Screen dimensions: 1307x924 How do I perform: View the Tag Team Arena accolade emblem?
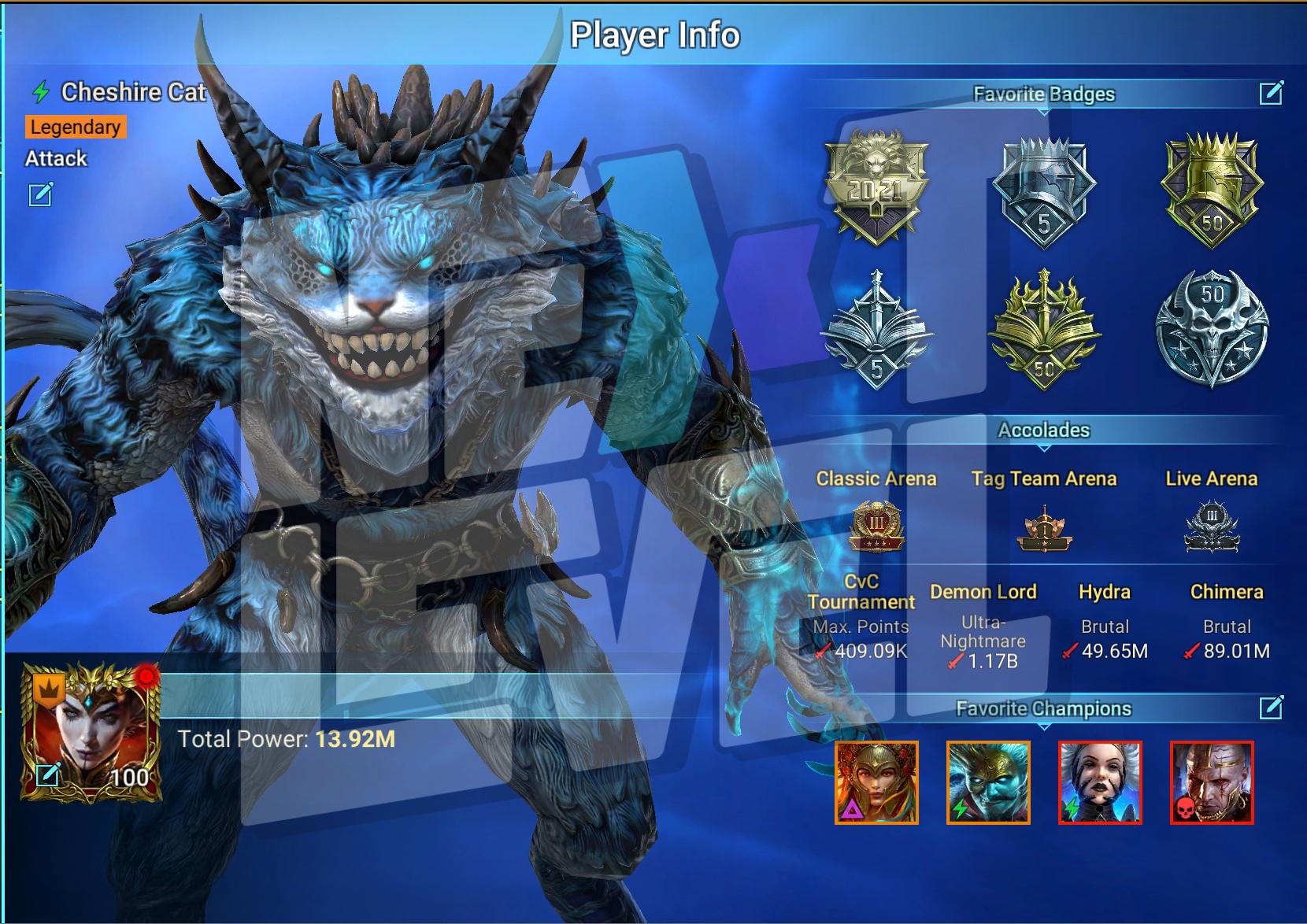pyautogui.click(x=1044, y=530)
